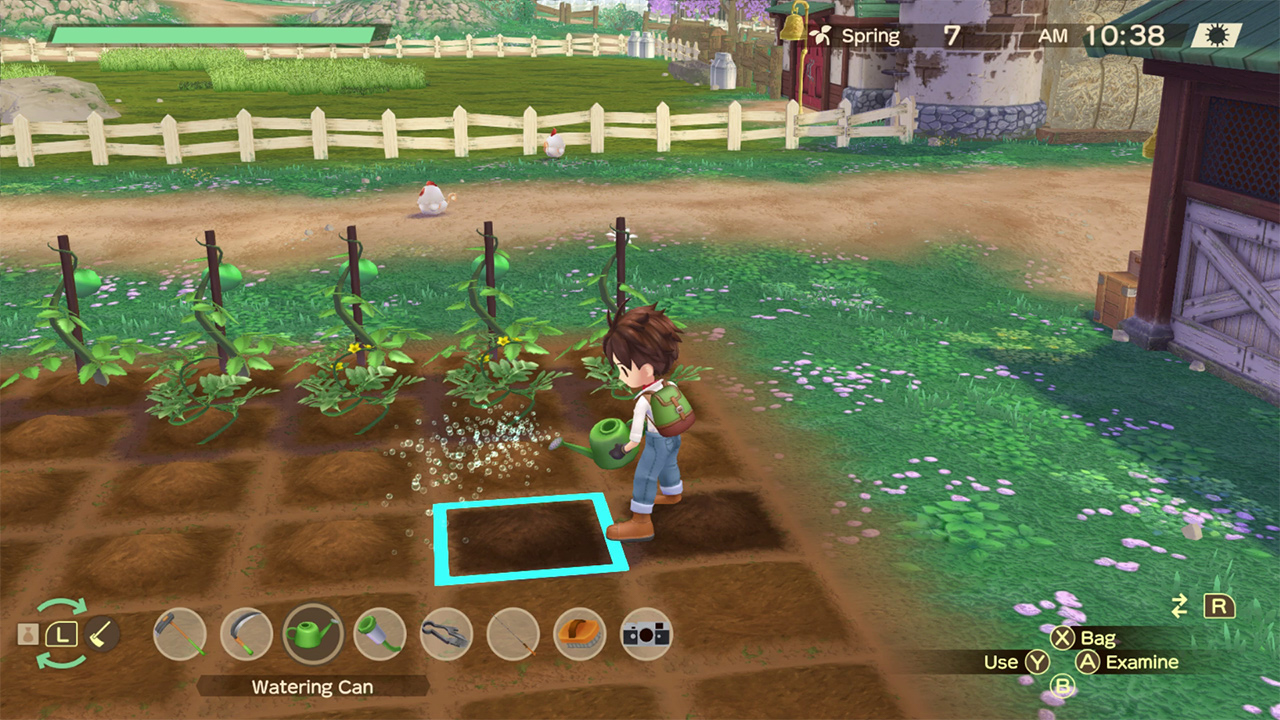
Task: Select the Watering Can
Action: 314,634
